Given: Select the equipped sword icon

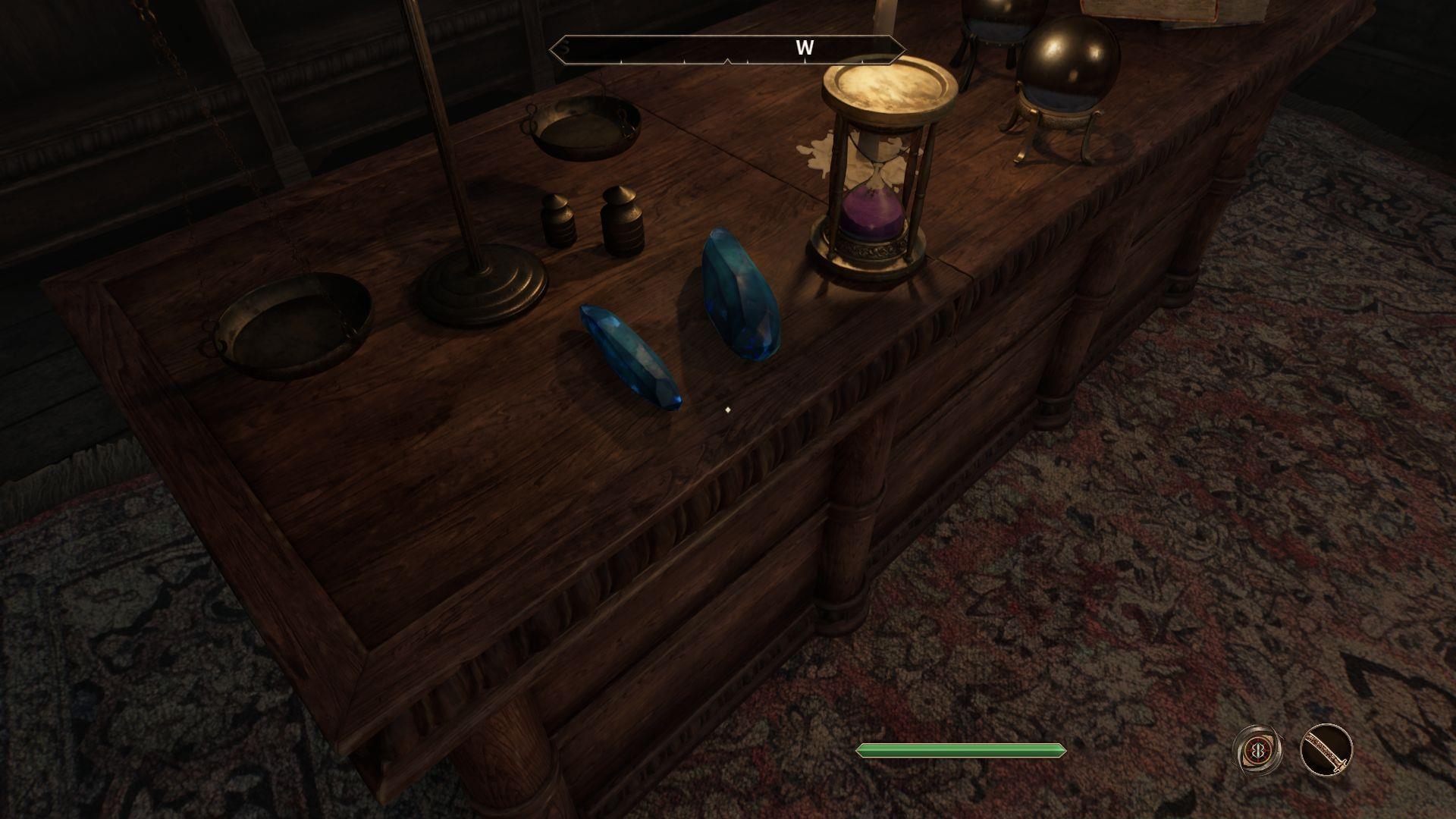Looking at the screenshot, I should (x=1326, y=751).
